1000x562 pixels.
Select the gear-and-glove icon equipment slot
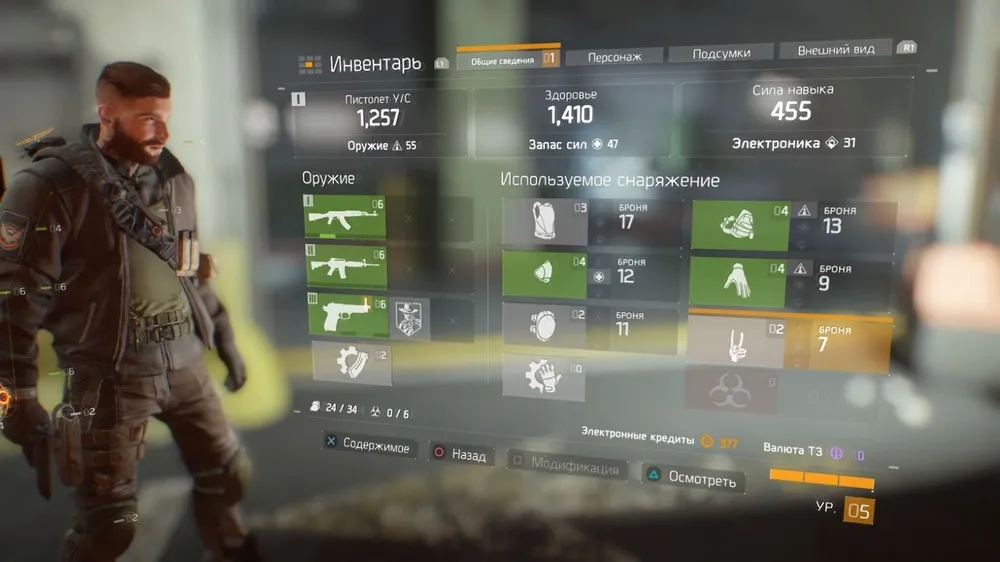pos(545,377)
